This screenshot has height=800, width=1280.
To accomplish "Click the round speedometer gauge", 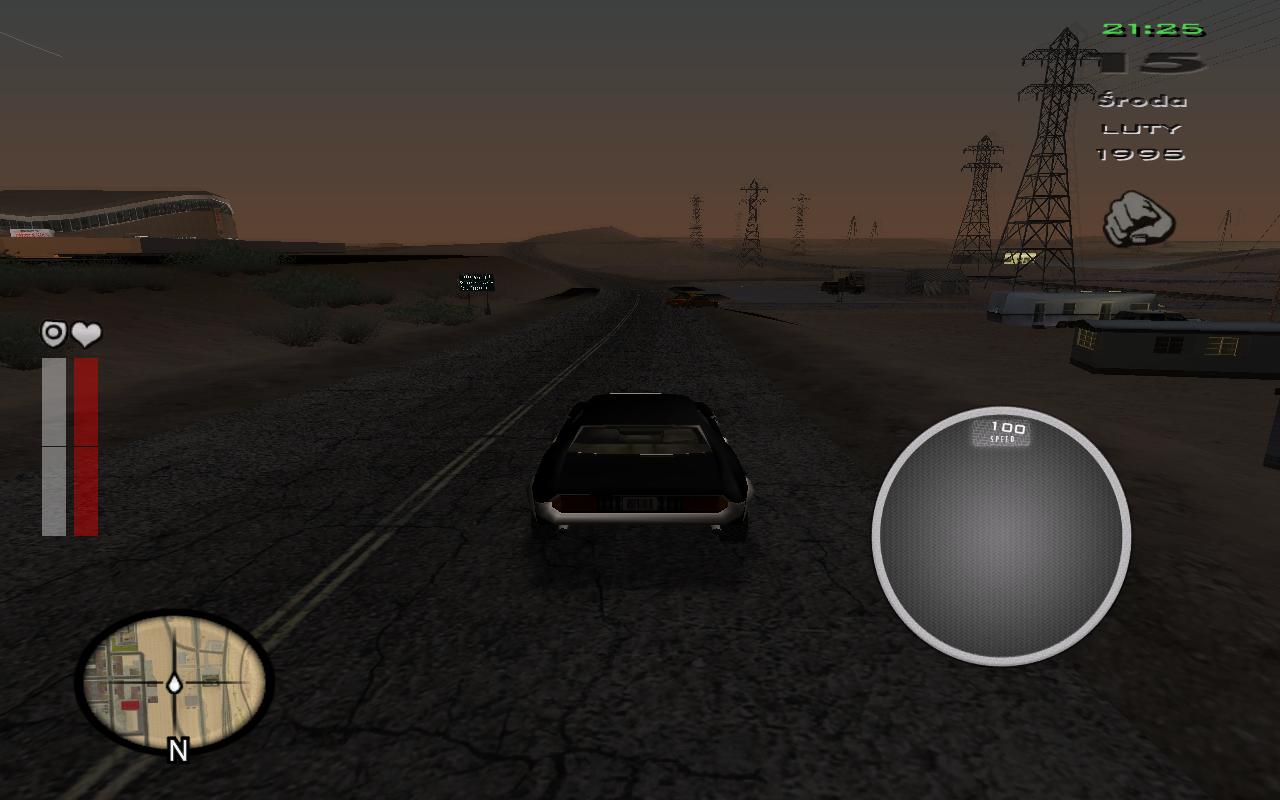I will pyautogui.click(x=1001, y=536).
